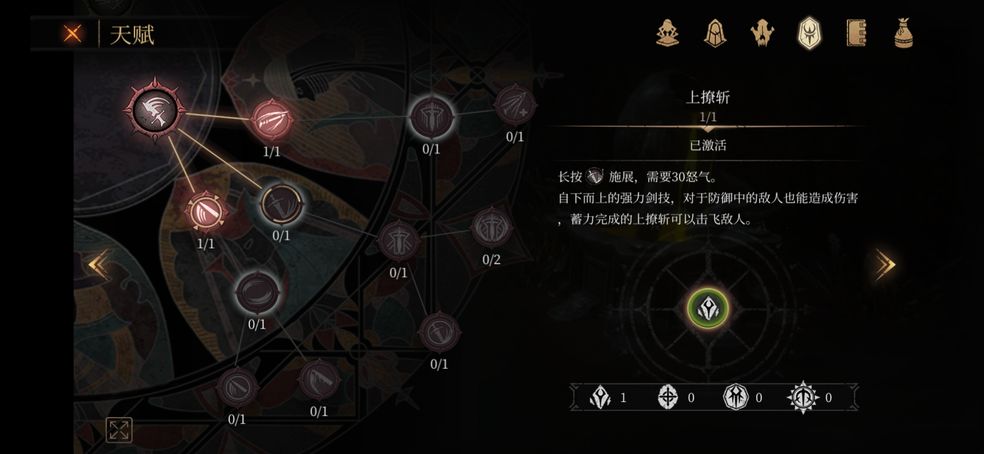Open the notebook journal icon
The width and height of the screenshot is (984, 454).
(855, 33)
